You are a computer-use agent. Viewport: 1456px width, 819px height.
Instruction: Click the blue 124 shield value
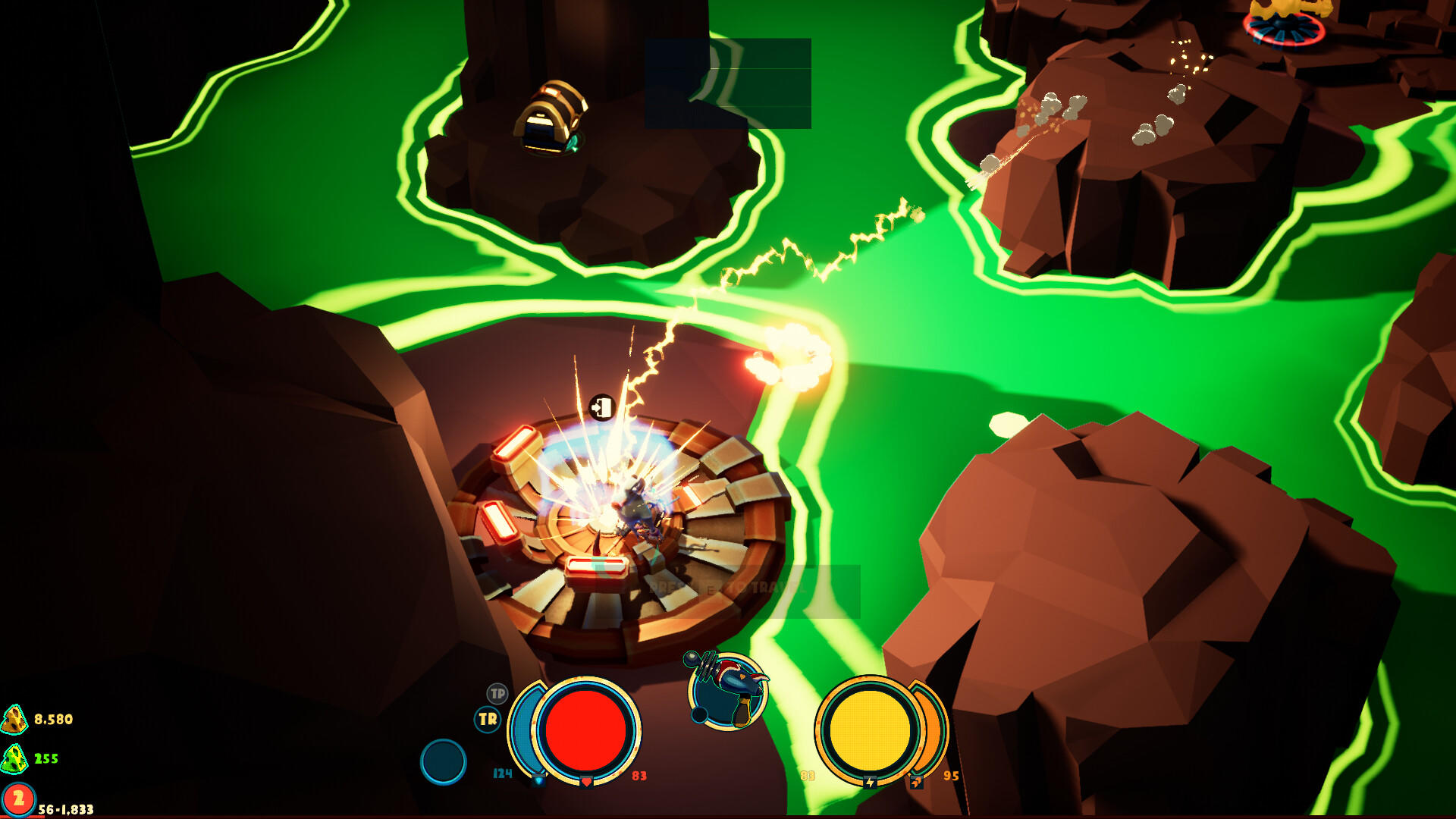501,773
